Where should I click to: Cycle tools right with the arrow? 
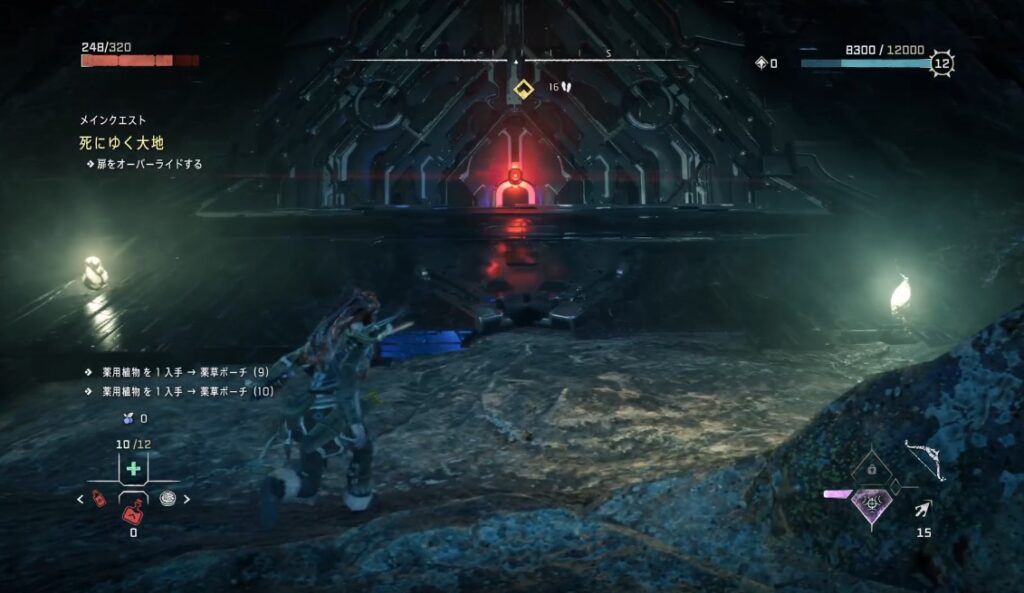[186, 499]
